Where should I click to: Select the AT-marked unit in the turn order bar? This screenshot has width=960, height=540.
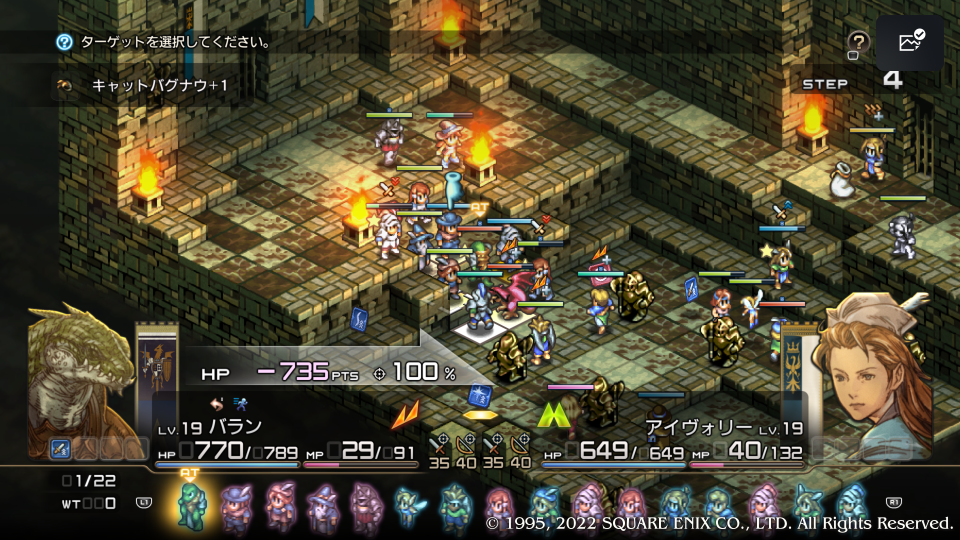tap(191, 502)
